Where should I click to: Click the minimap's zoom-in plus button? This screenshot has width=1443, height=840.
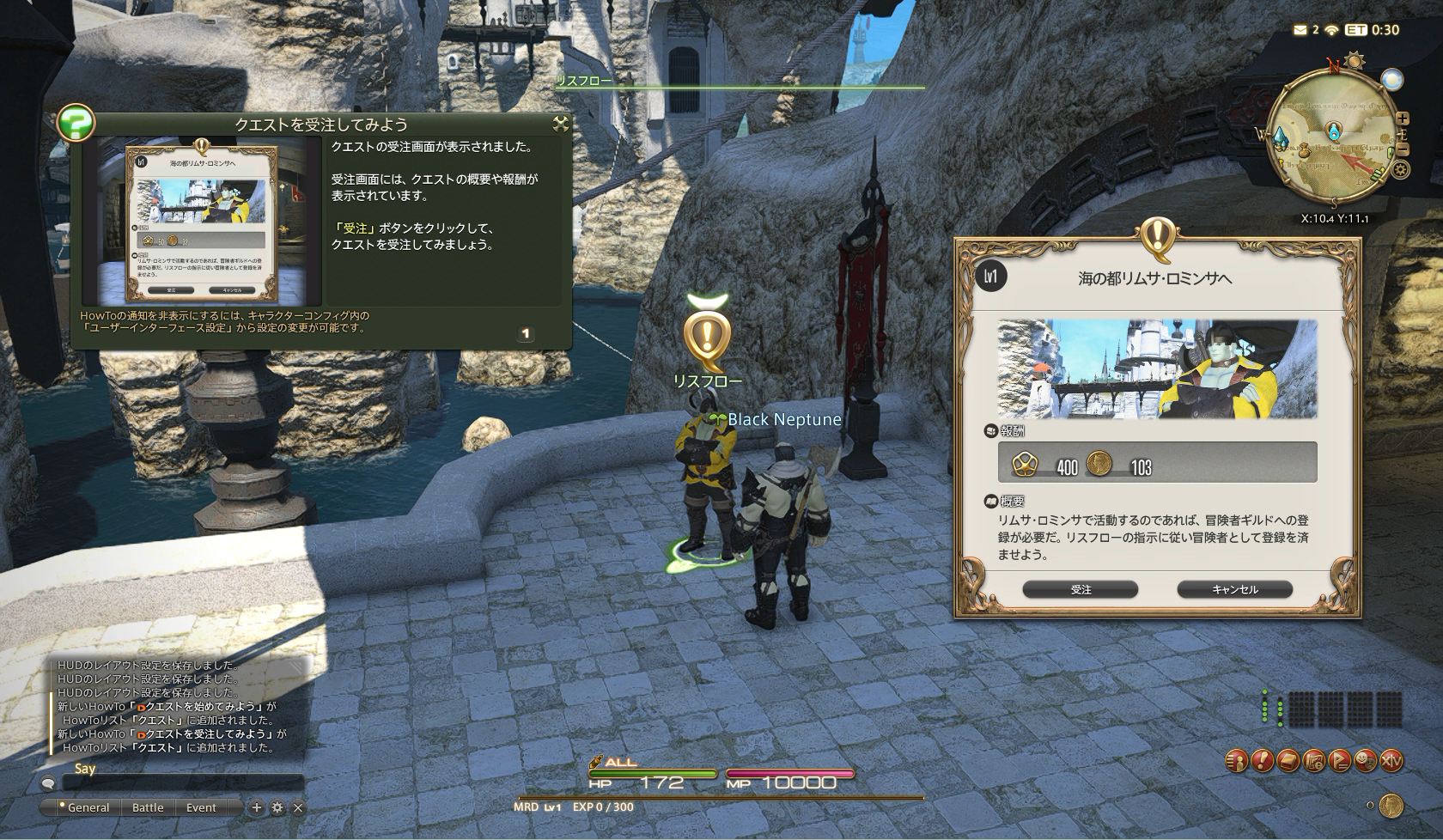point(1402,119)
